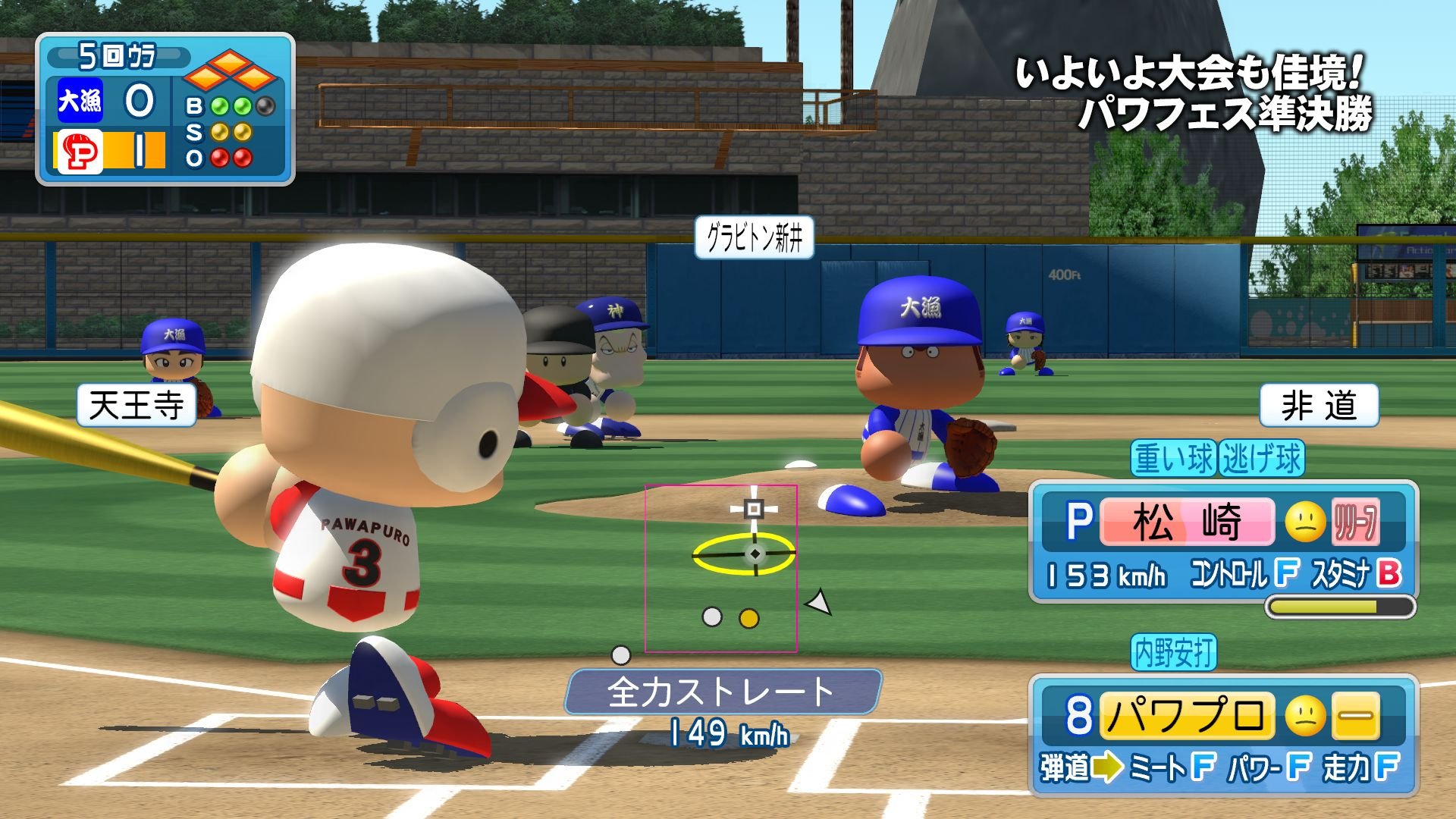The width and height of the screenshot is (1456, 819).
Task: Select the パワプロ batter info panel
Action: point(1222,734)
